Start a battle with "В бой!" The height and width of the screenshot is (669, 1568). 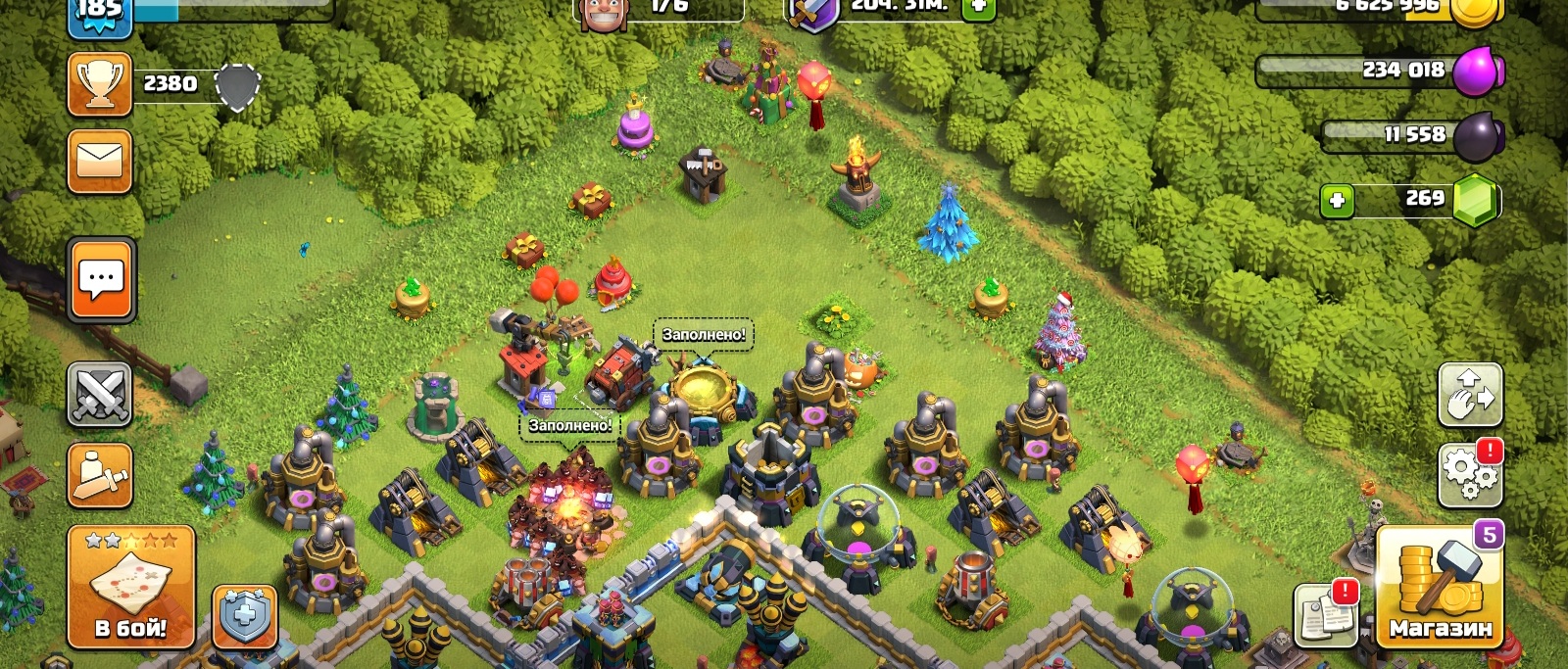[131, 587]
